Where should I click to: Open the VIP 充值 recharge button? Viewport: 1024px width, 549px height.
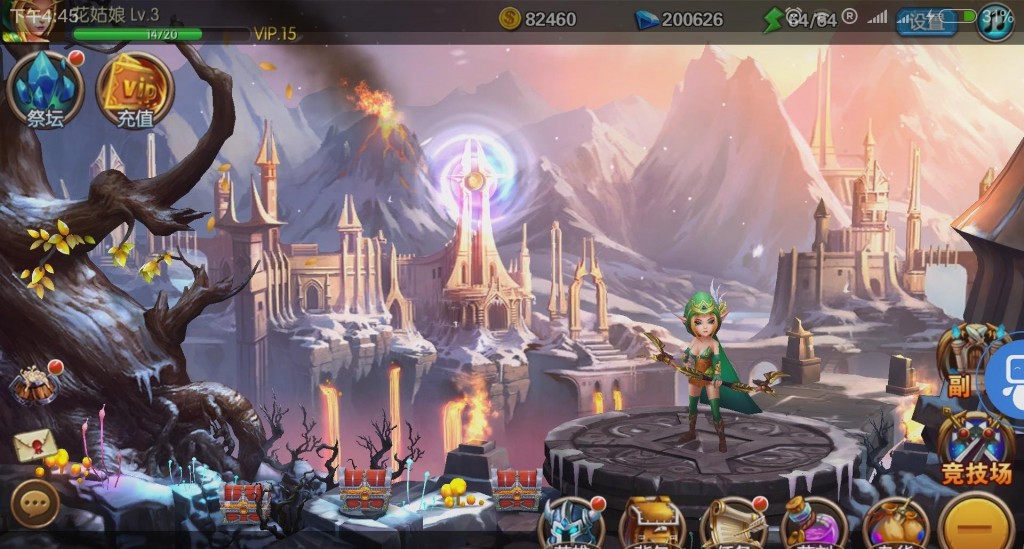click(x=135, y=90)
